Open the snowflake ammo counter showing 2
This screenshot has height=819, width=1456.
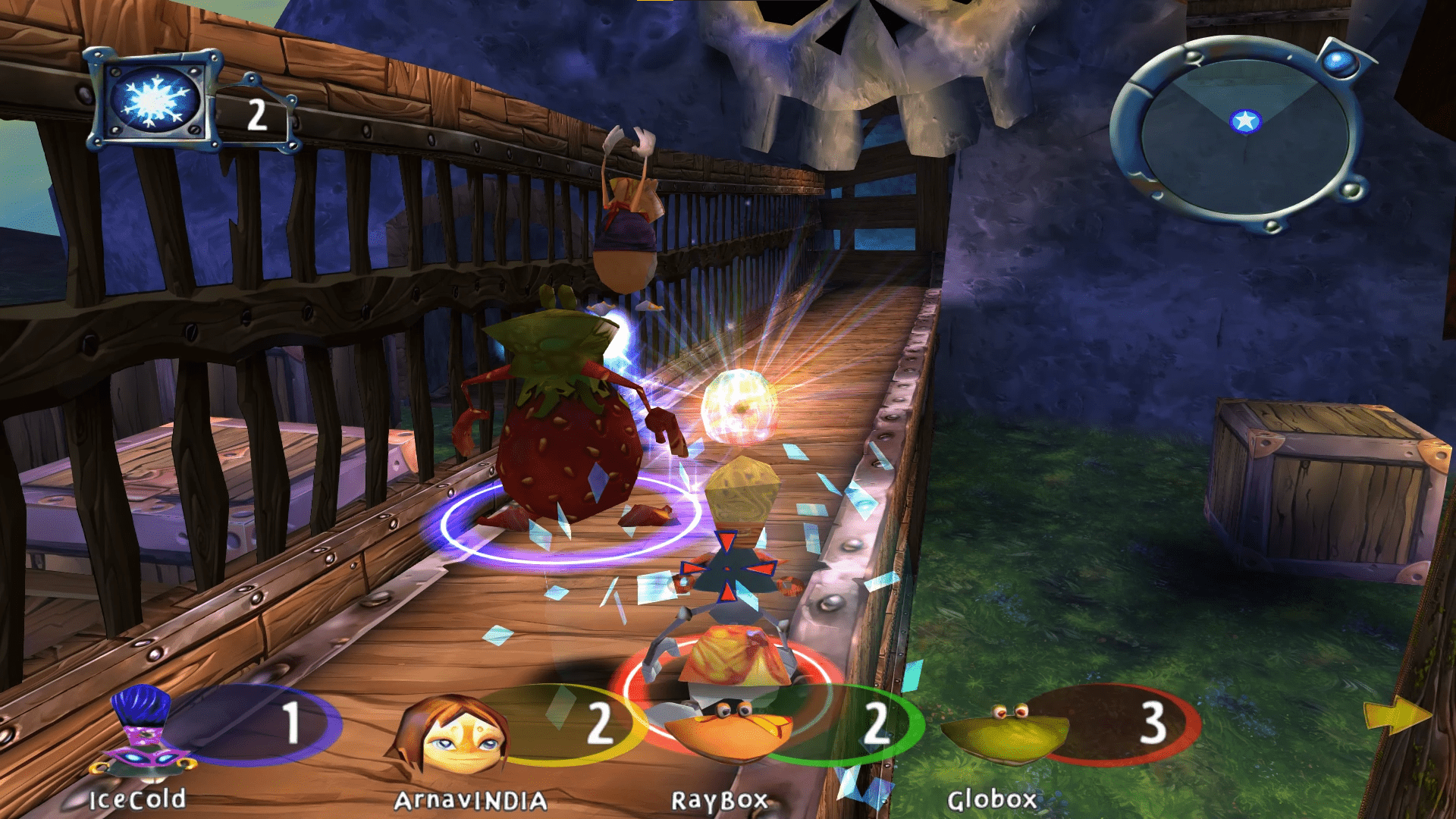tap(256, 114)
